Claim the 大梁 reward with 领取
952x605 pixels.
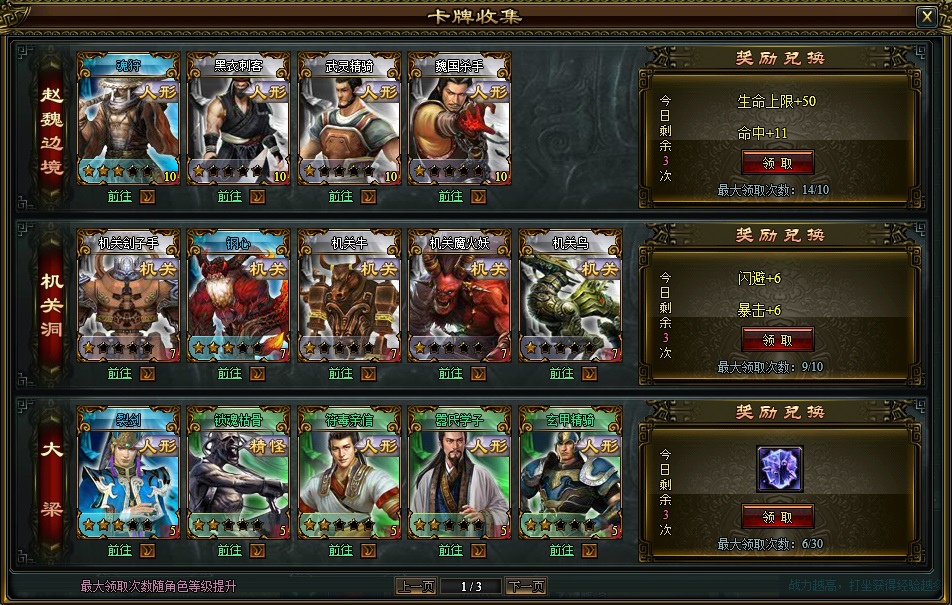pos(777,517)
